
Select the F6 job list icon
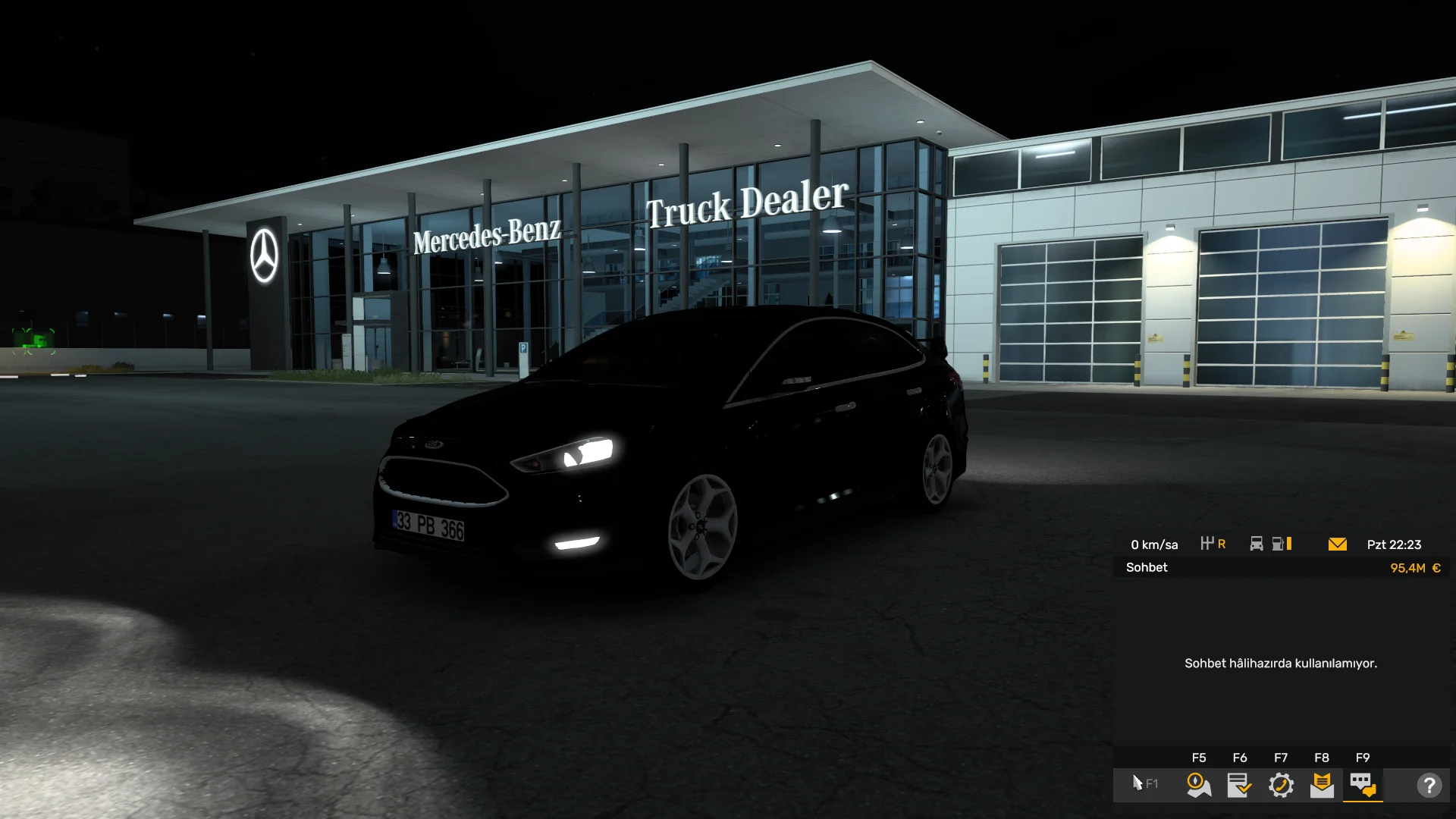pyautogui.click(x=1239, y=786)
